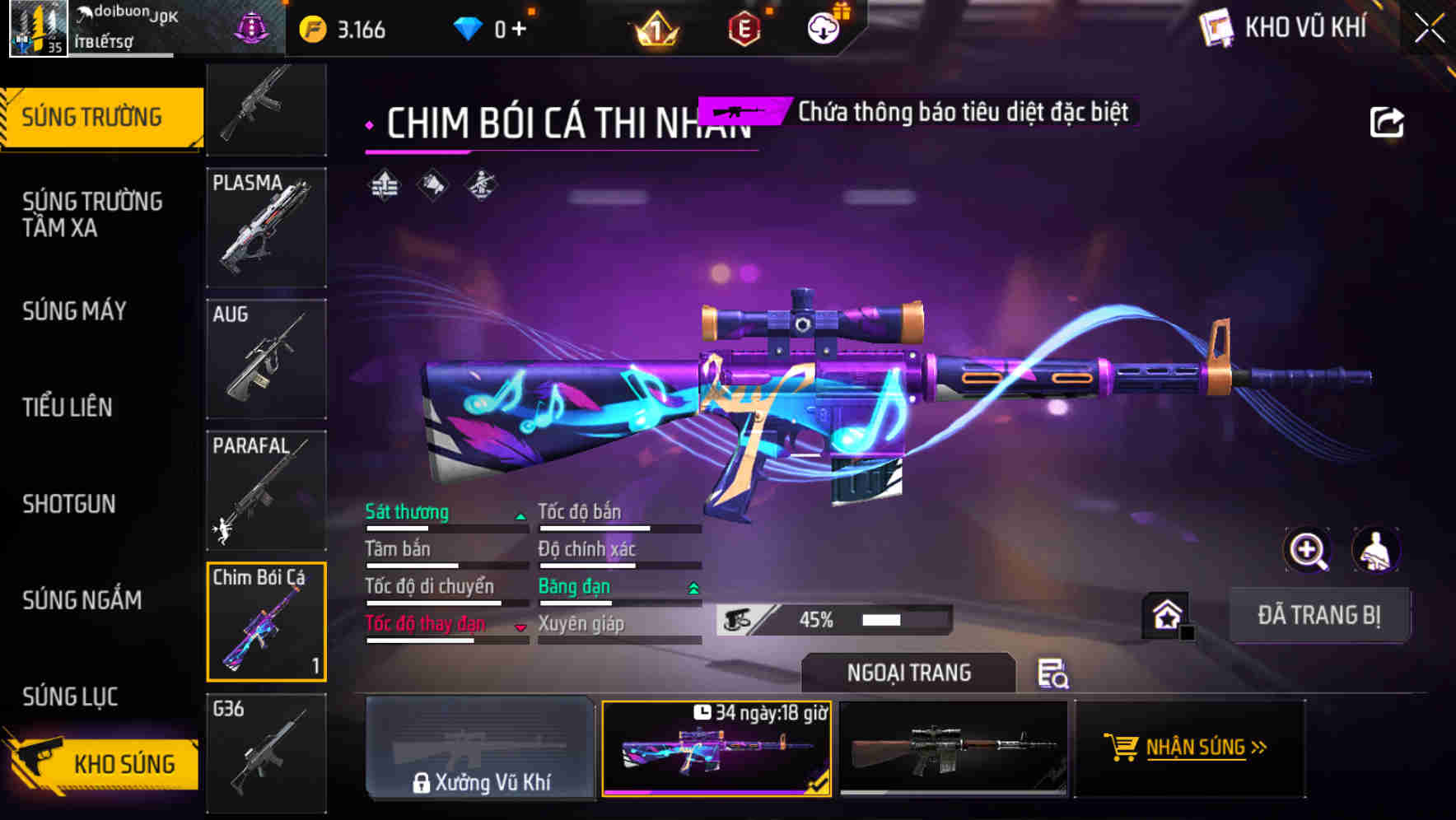Select the Chim Bói Cá weapon thumbnail

tap(265, 622)
